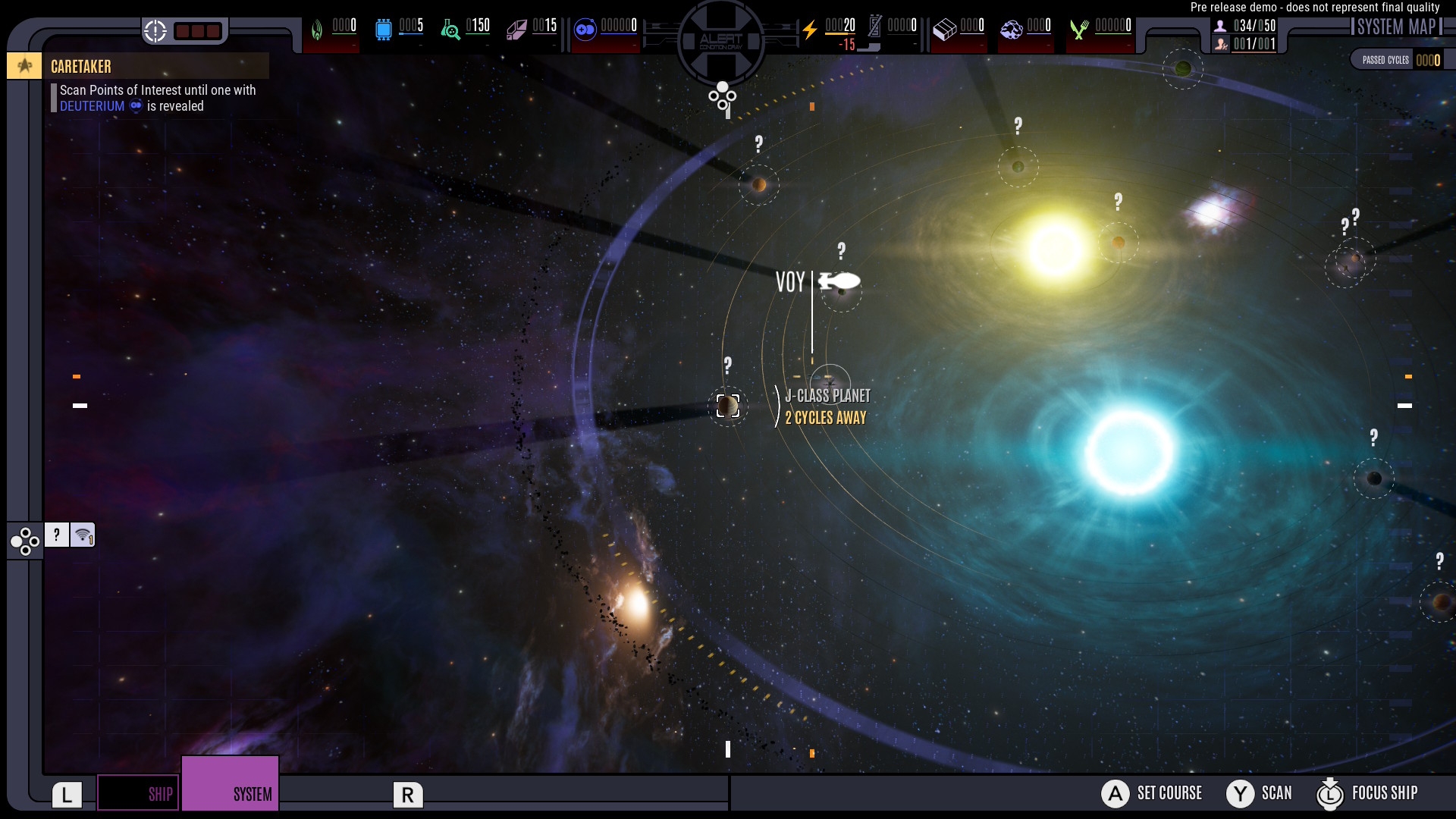Activate the crosshair target icon
1456x819 pixels.
coord(155,31)
